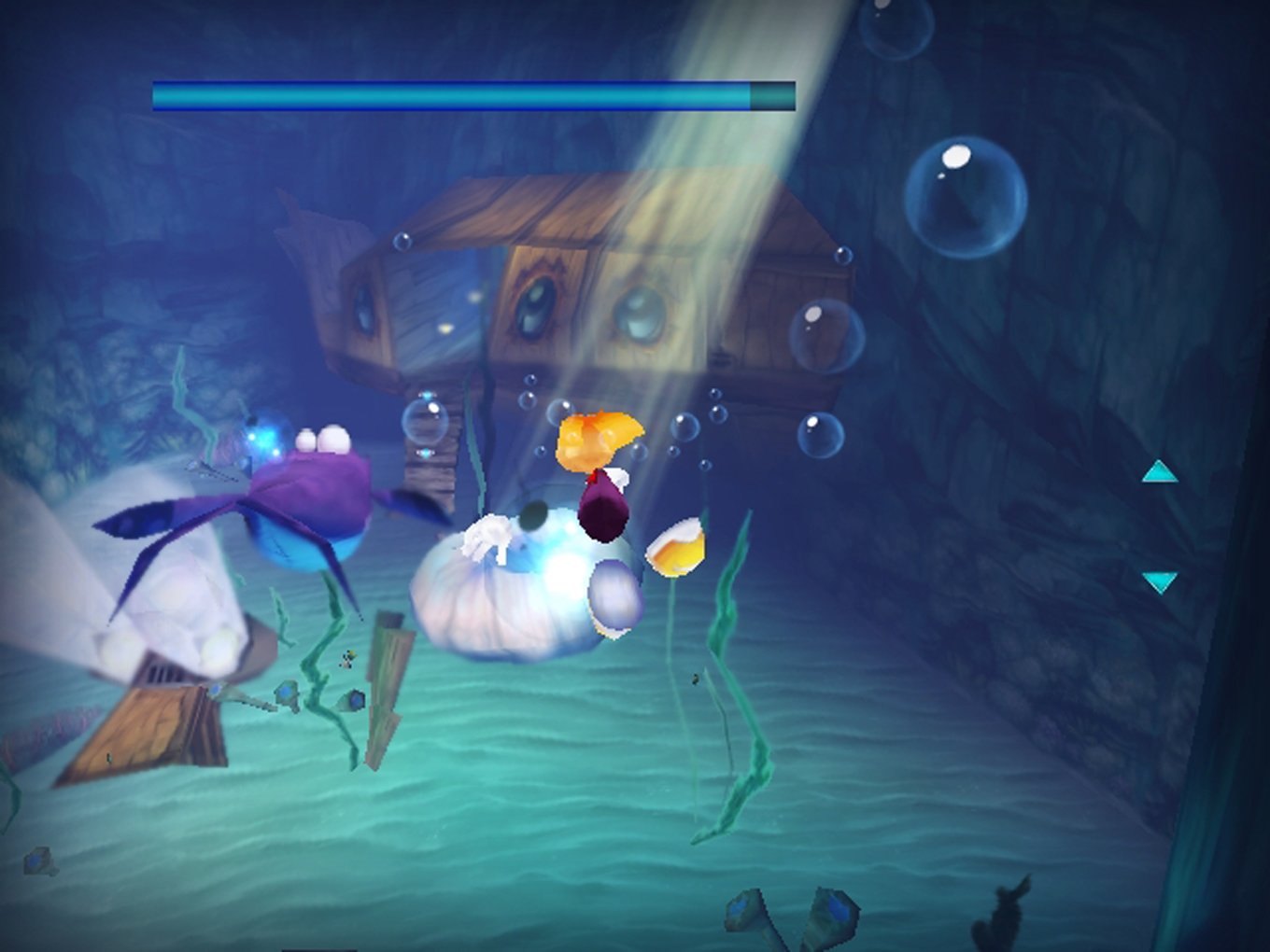Click the downward arrow indicator
The image size is (1270, 952).
coord(1161,581)
